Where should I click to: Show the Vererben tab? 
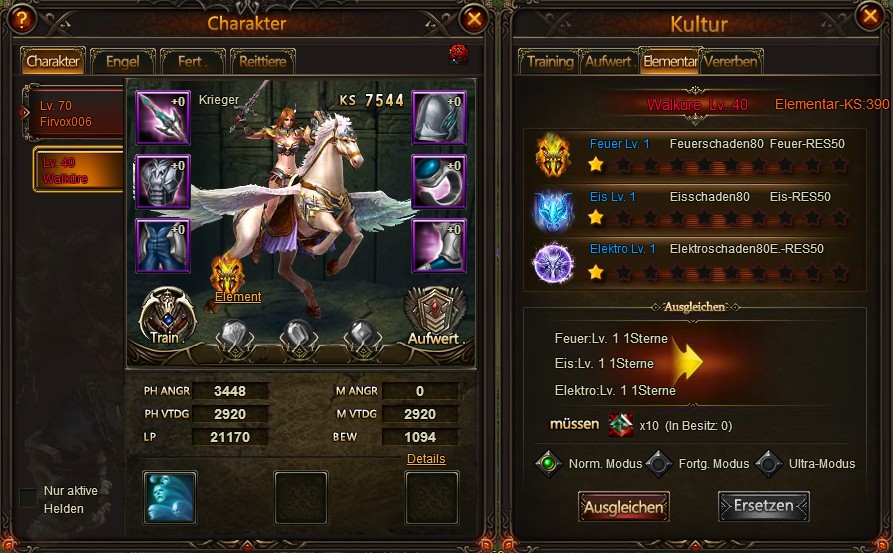tap(731, 62)
